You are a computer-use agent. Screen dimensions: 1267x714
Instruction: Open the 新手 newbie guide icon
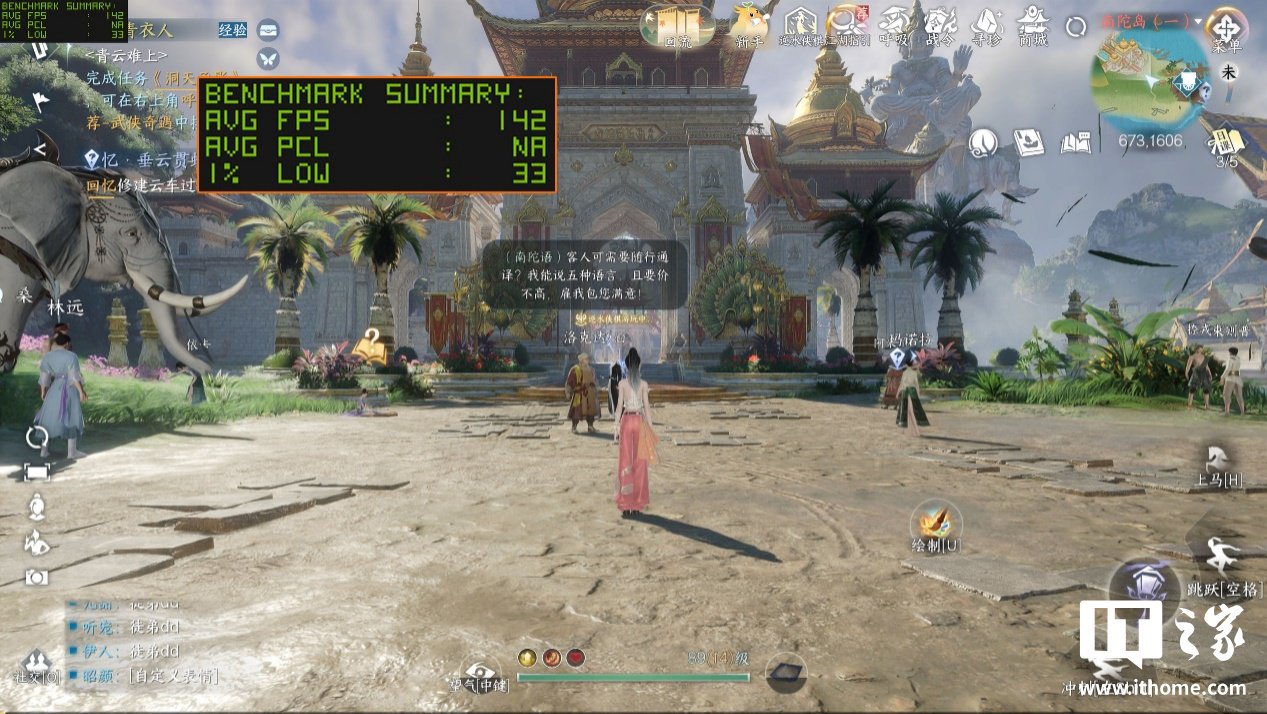click(750, 23)
